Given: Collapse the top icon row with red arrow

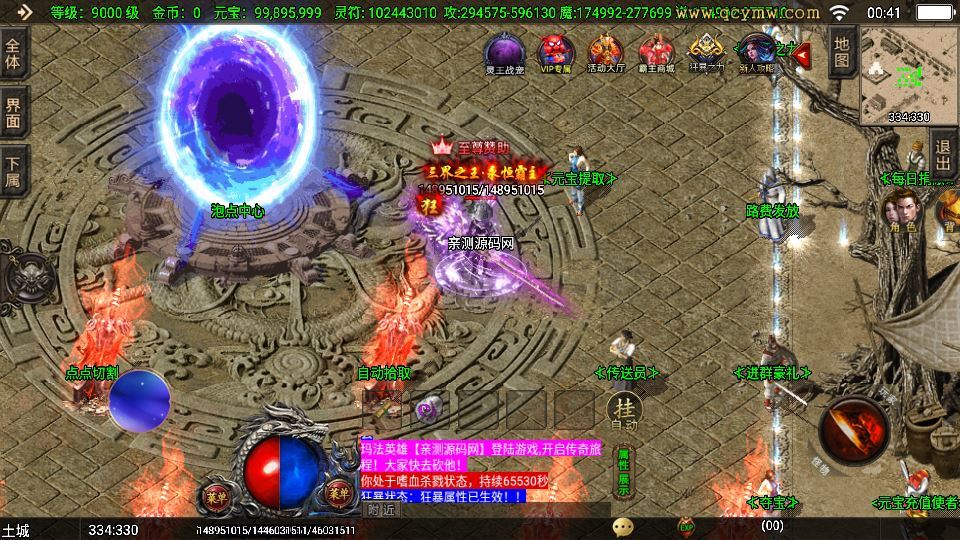Looking at the screenshot, I should 801,54.
